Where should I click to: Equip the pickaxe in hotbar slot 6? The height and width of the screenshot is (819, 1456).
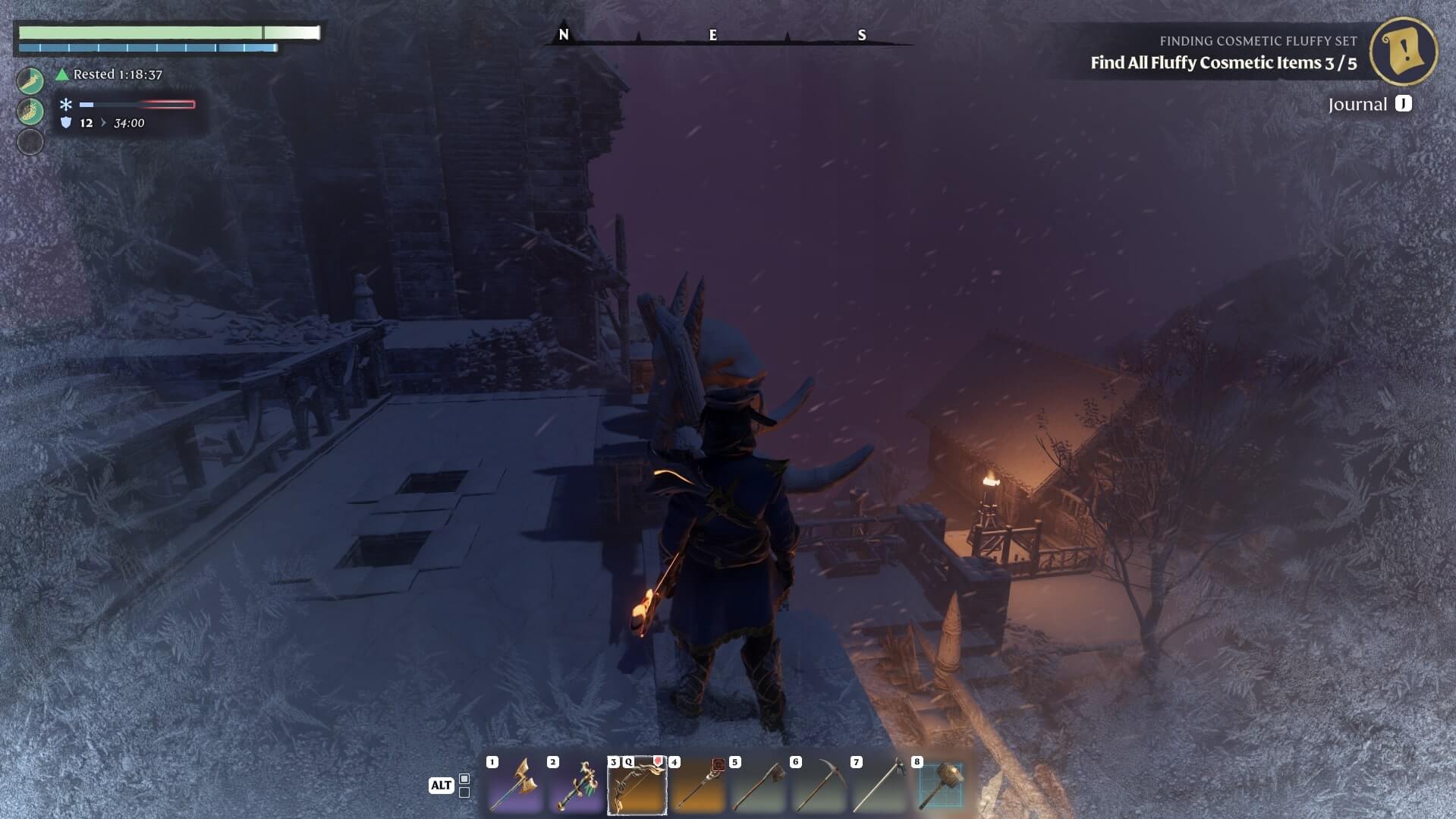click(819, 785)
